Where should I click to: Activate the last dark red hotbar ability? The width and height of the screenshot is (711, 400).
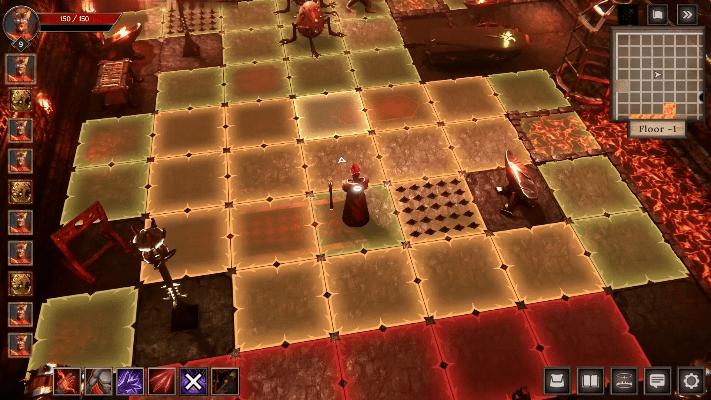(x=224, y=381)
